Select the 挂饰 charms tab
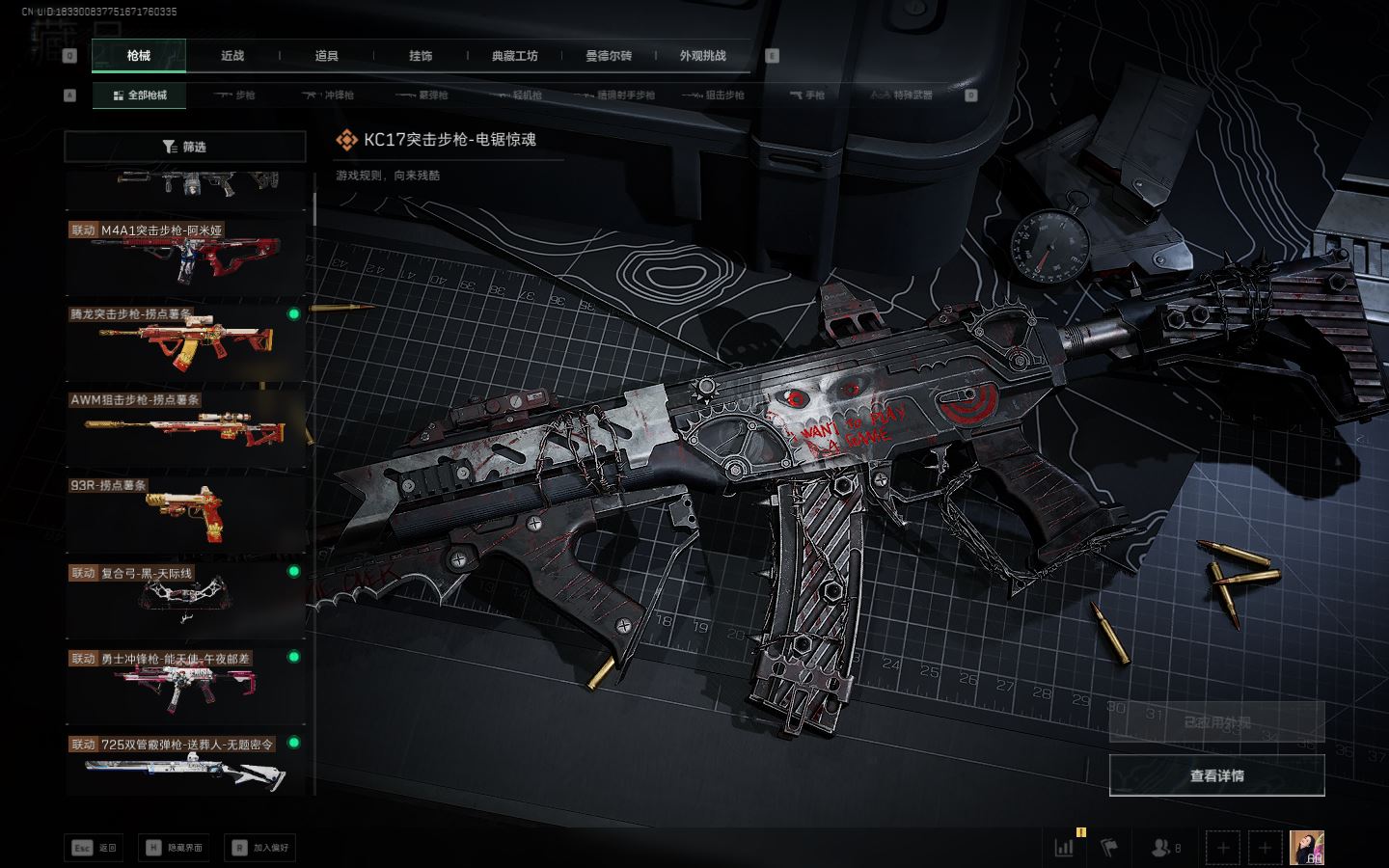The height and width of the screenshot is (868, 1389). [421, 56]
